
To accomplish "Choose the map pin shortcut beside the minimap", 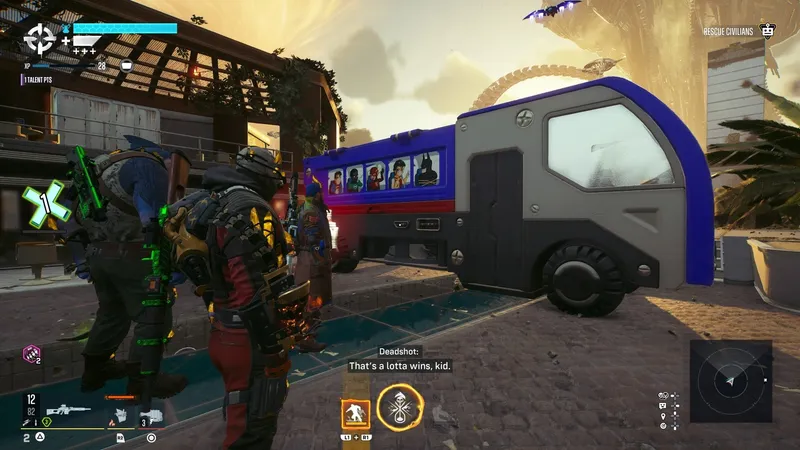I will [x=663, y=415].
